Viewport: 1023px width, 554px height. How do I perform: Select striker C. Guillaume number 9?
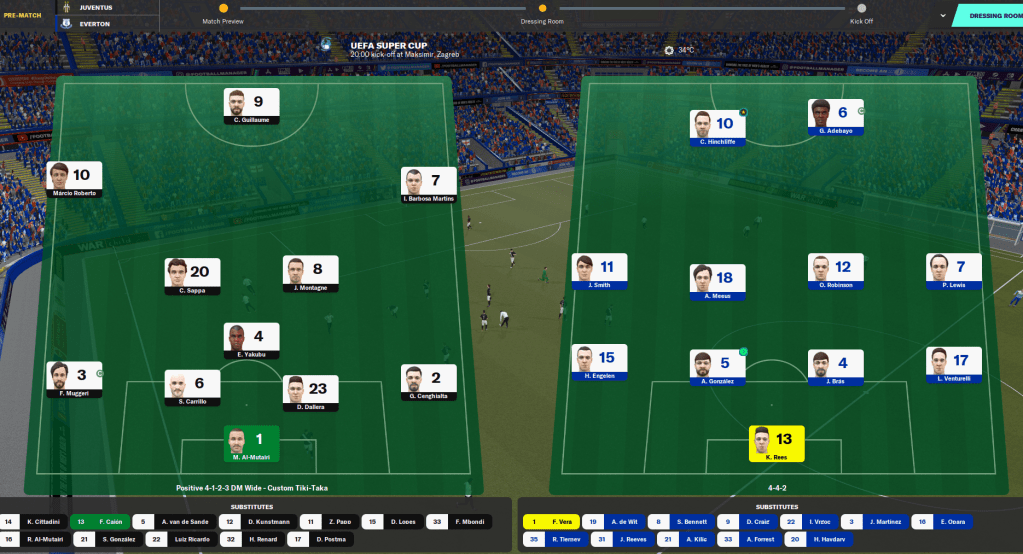tap(251, 105)
